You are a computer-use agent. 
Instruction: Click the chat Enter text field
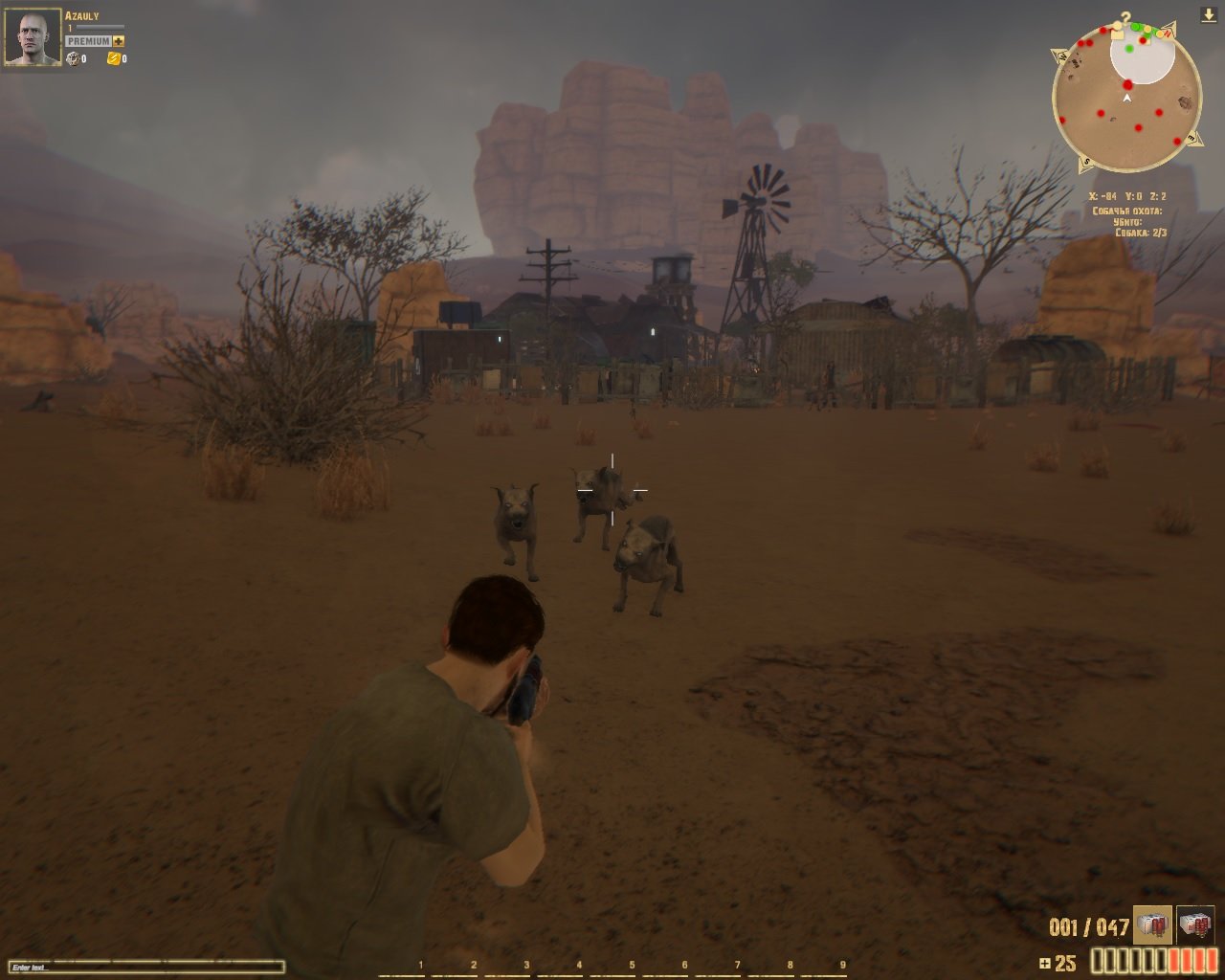tap(144, 968)
